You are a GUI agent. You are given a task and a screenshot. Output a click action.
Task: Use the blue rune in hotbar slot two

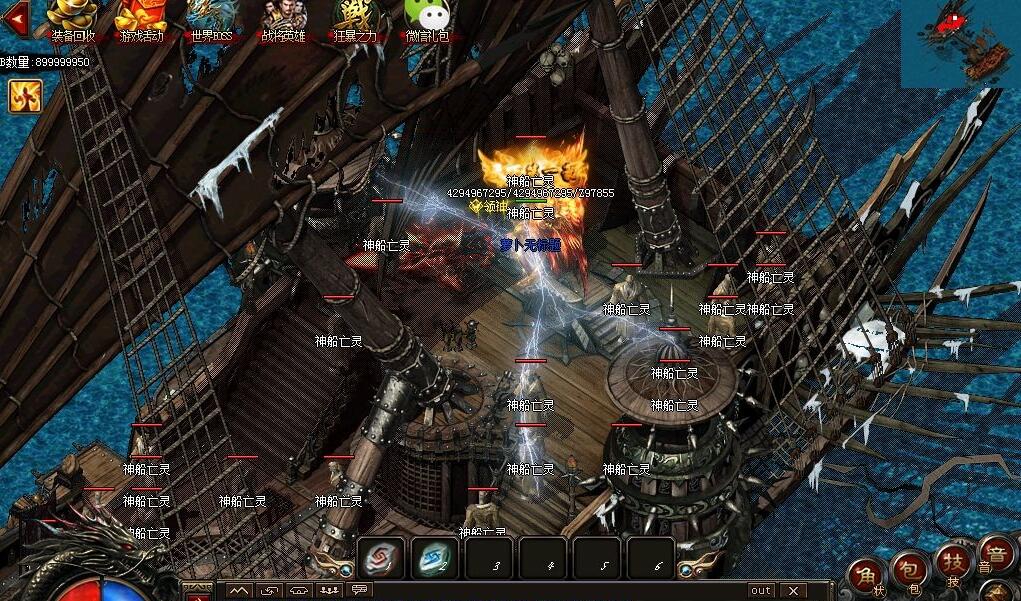coord(434,557)
